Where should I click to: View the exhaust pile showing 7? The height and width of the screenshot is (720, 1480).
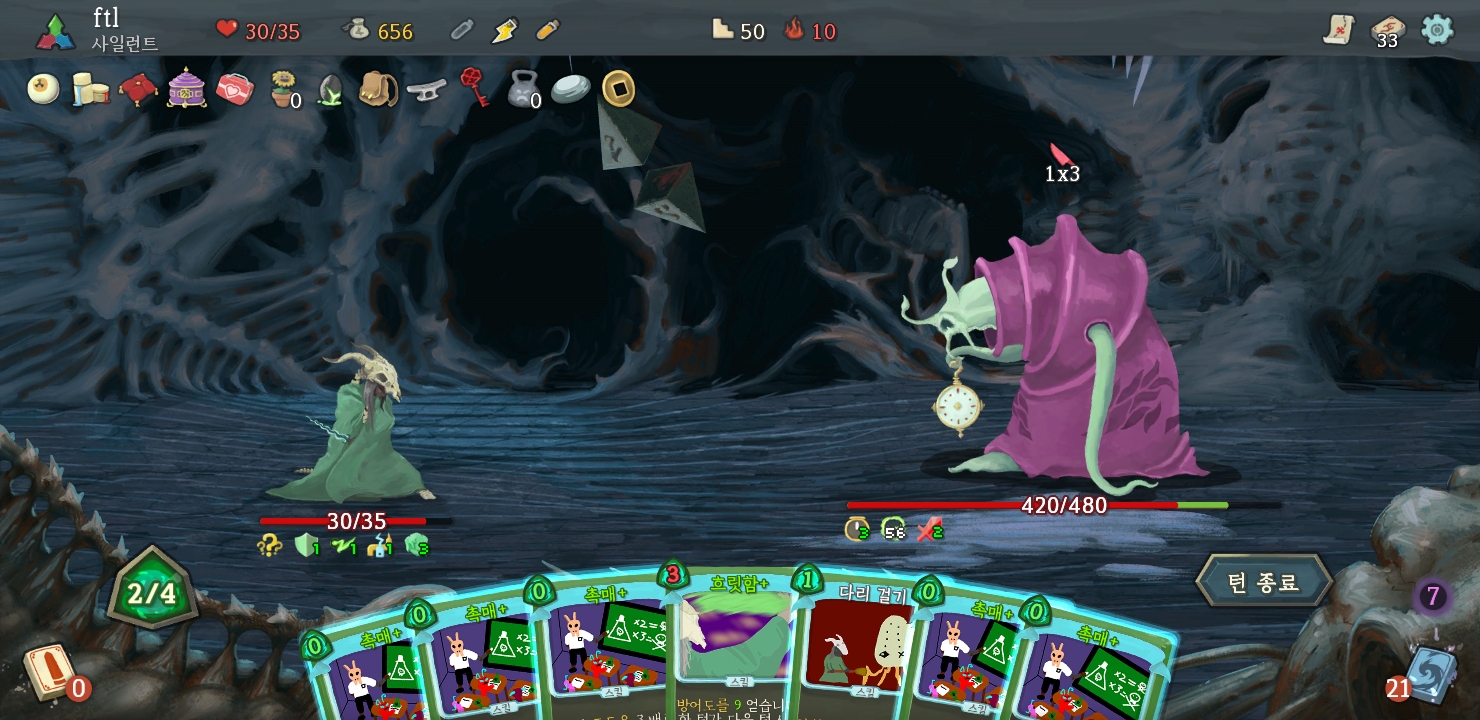(x=1432, y=597)
